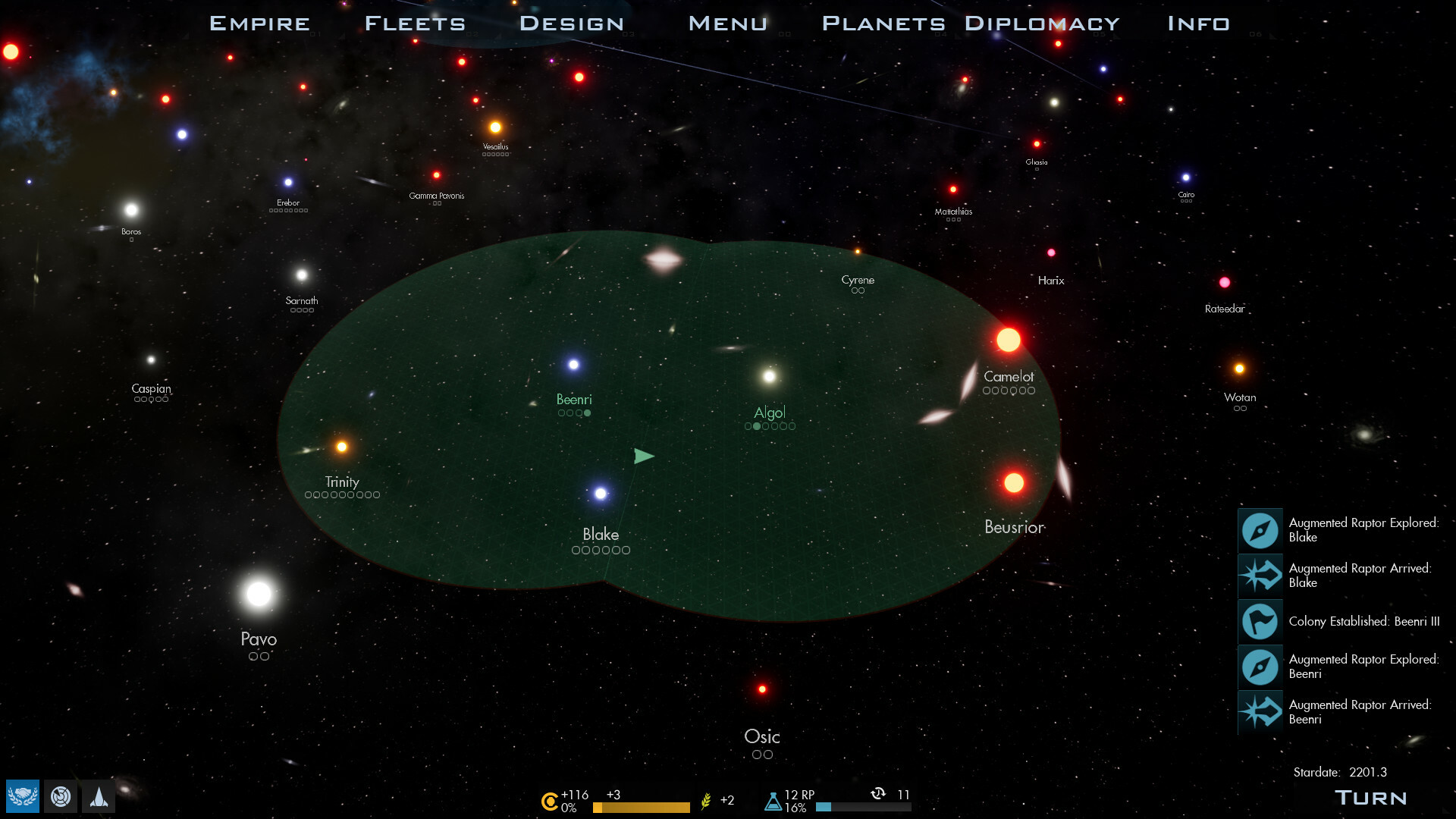Image resolution: width=1456 pixels, height=819 pixels.
Task: Click the wheat food income icon
Action: coord(706,800)
